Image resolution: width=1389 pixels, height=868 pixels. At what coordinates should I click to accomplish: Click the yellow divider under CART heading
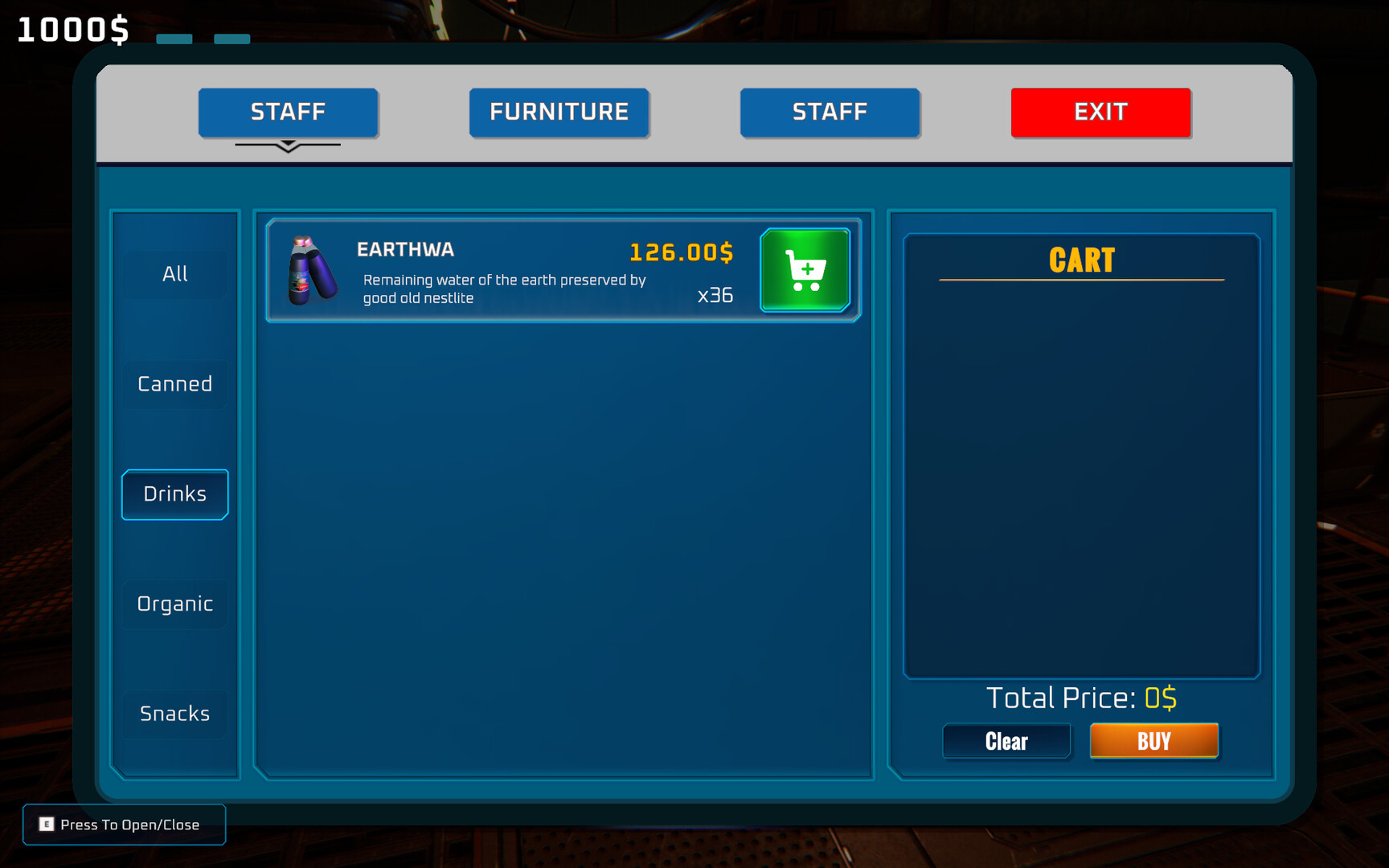tap(1082, 279)
